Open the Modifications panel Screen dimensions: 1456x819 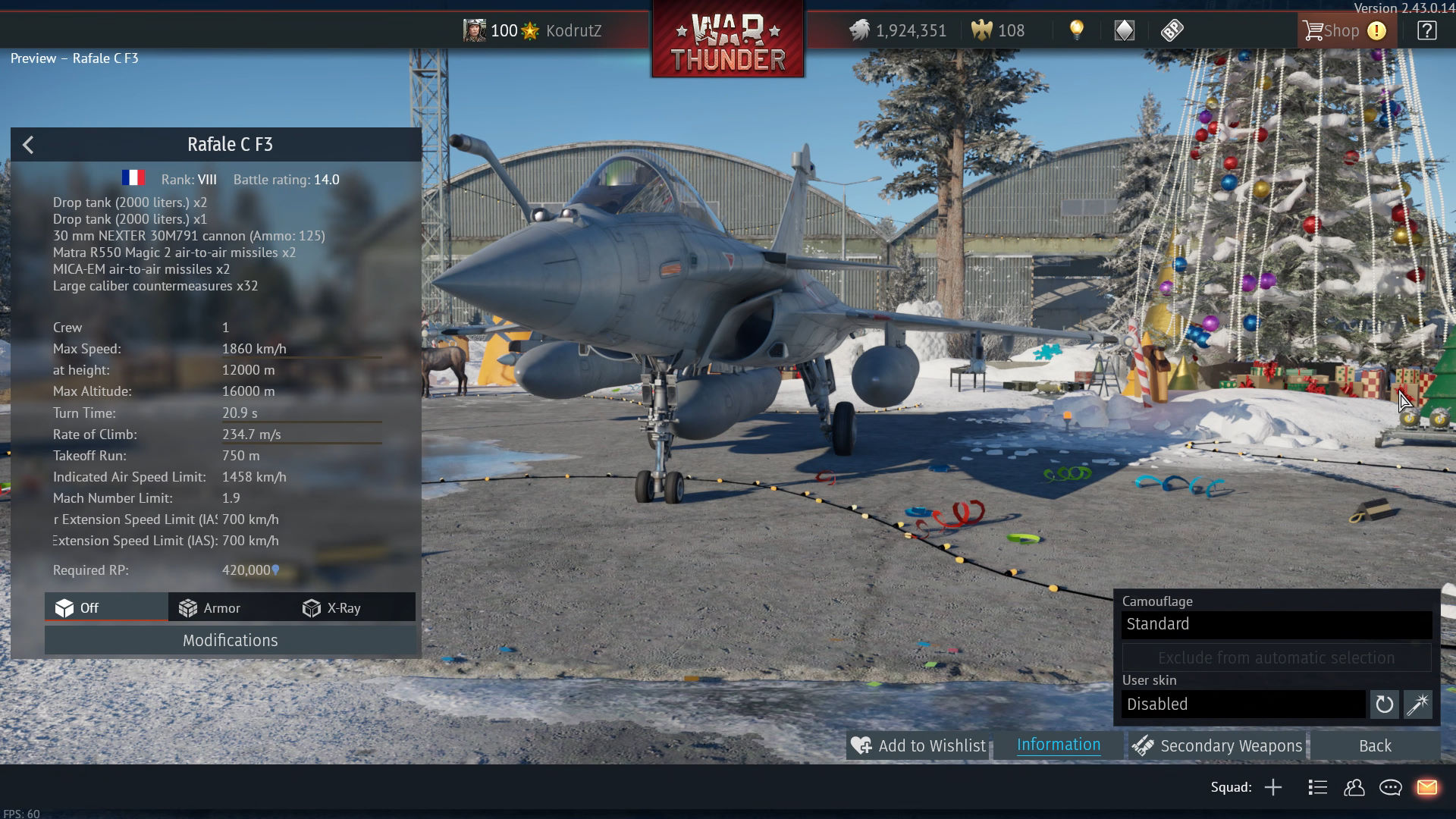(x=230, y=641)
